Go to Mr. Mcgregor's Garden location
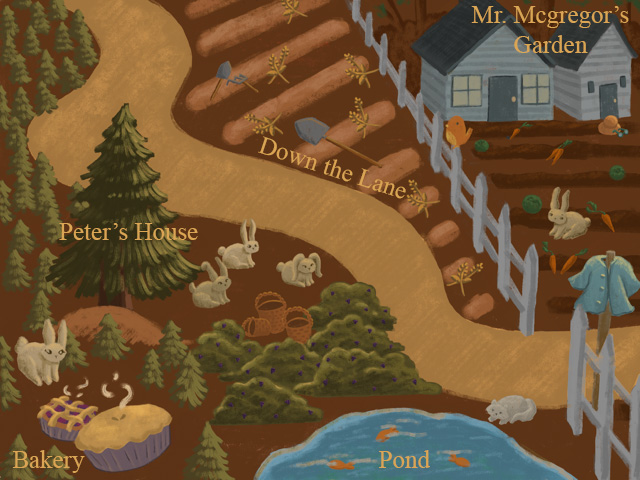This screenshot has height=480, width=640. click(549, 31)
